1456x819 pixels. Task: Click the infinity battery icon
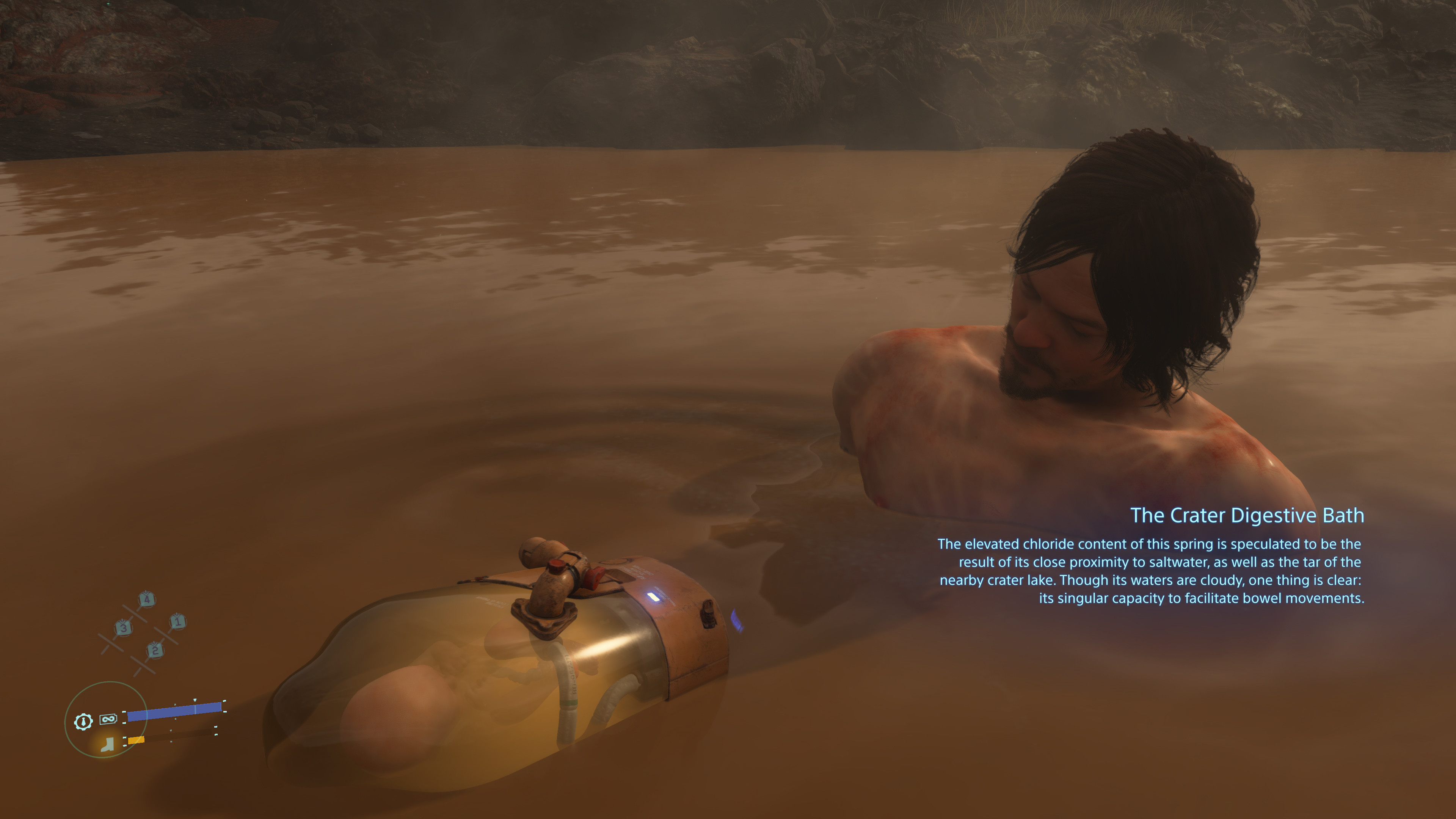108,719
